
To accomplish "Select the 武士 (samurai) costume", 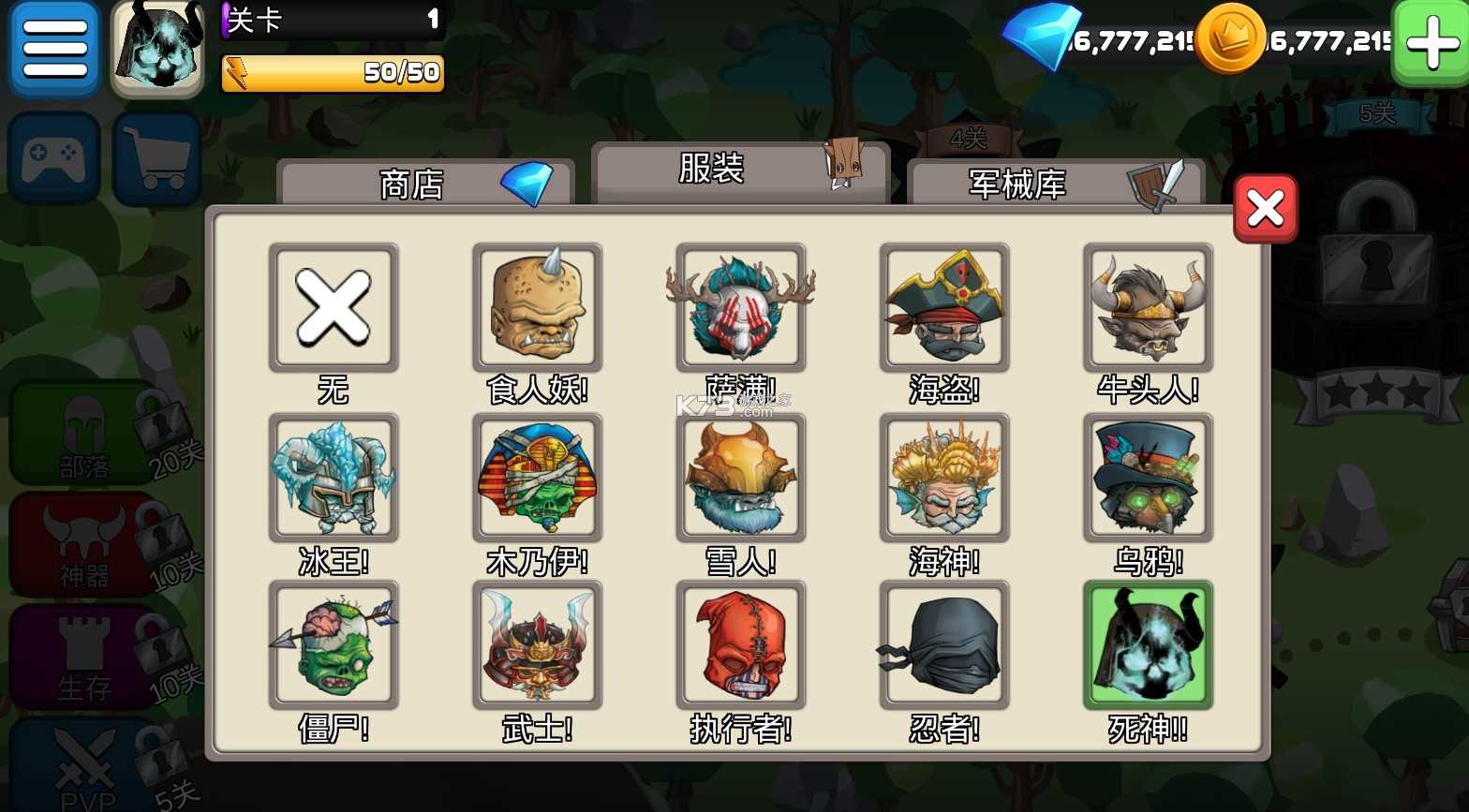I will pos(537,643).
